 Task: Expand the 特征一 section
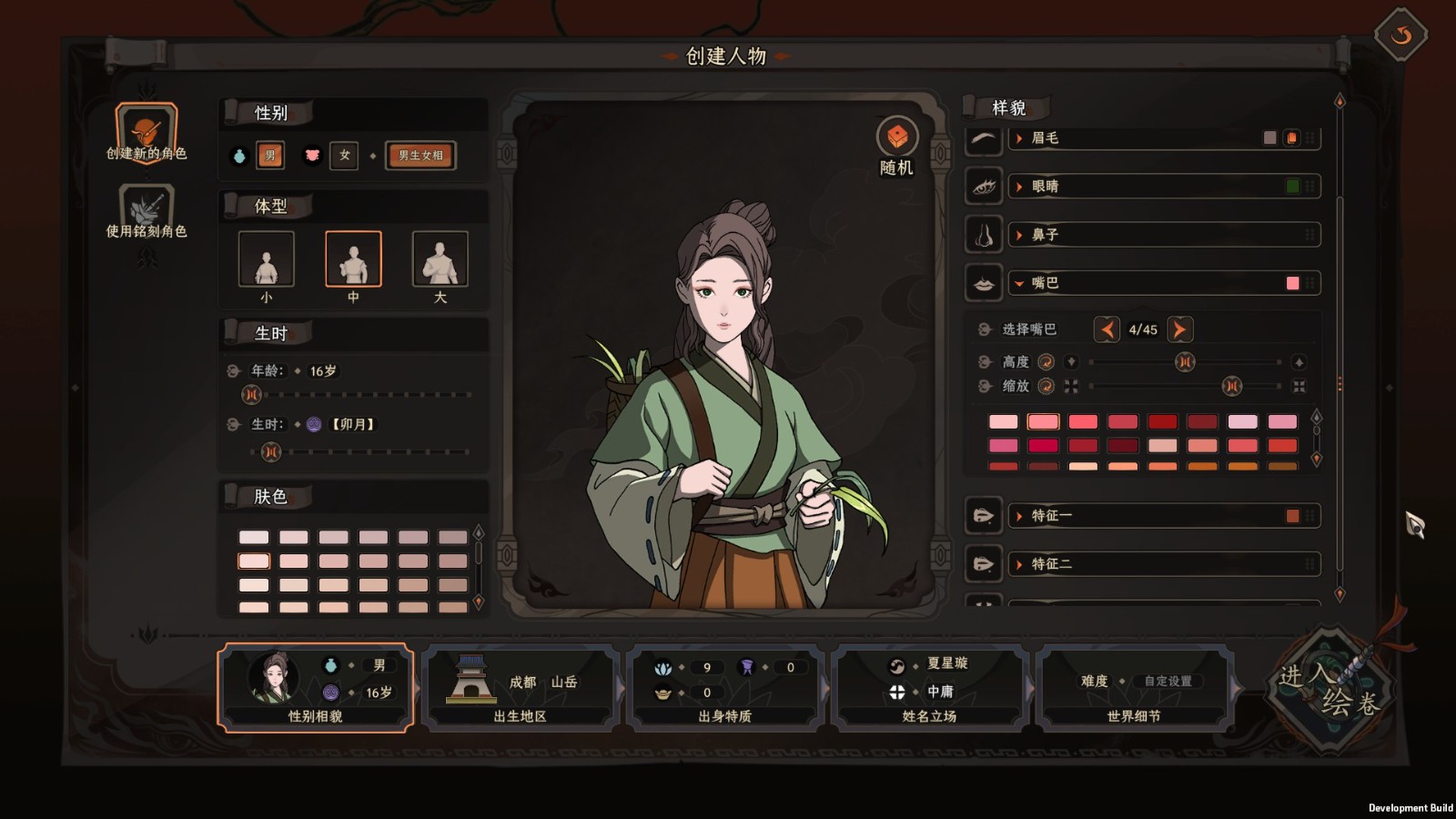coord(1051,516)
